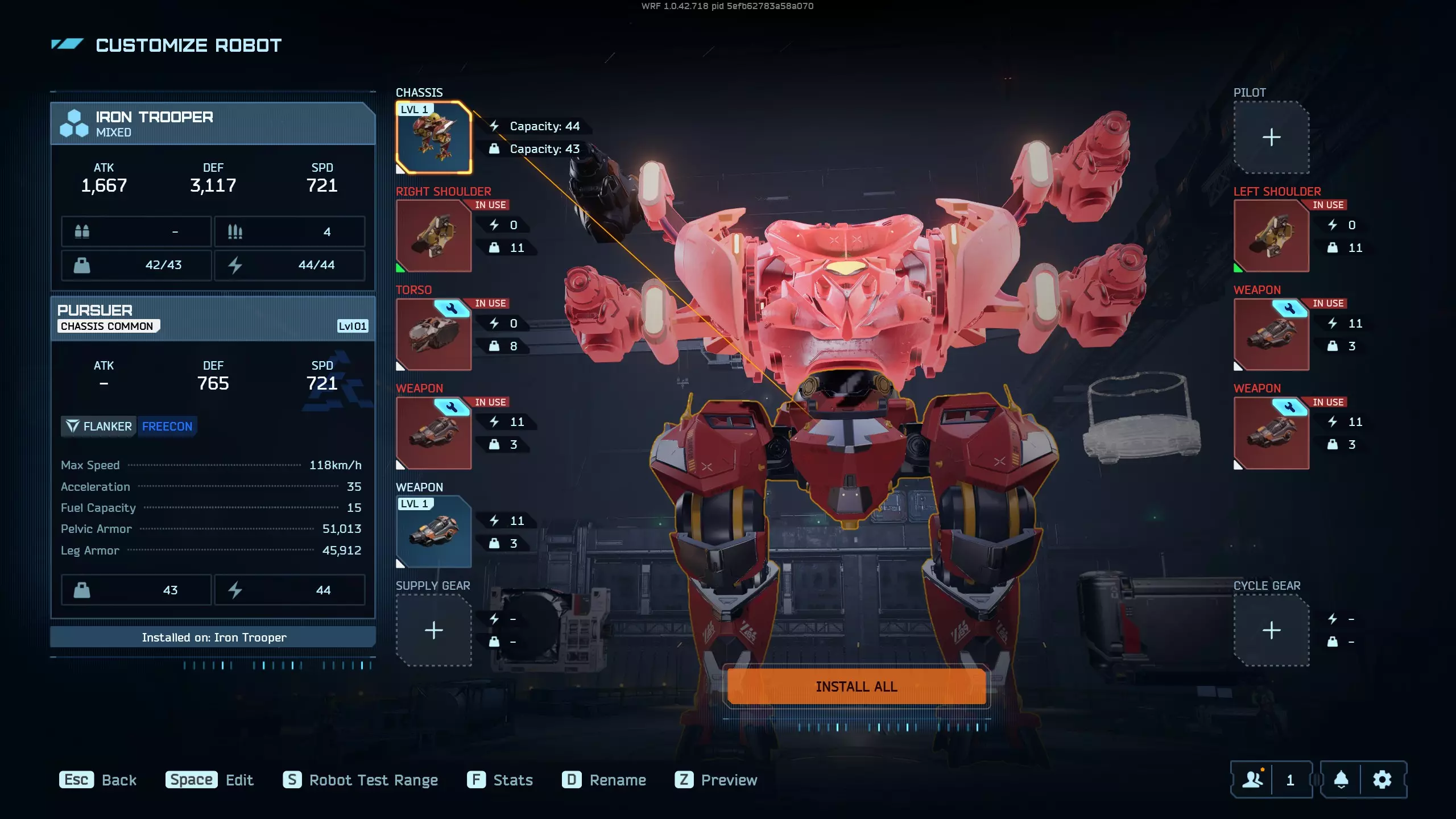1456x819 pixels.
Task: Select the Left Shoulder part slot
Action: [x=1271, y=235]
